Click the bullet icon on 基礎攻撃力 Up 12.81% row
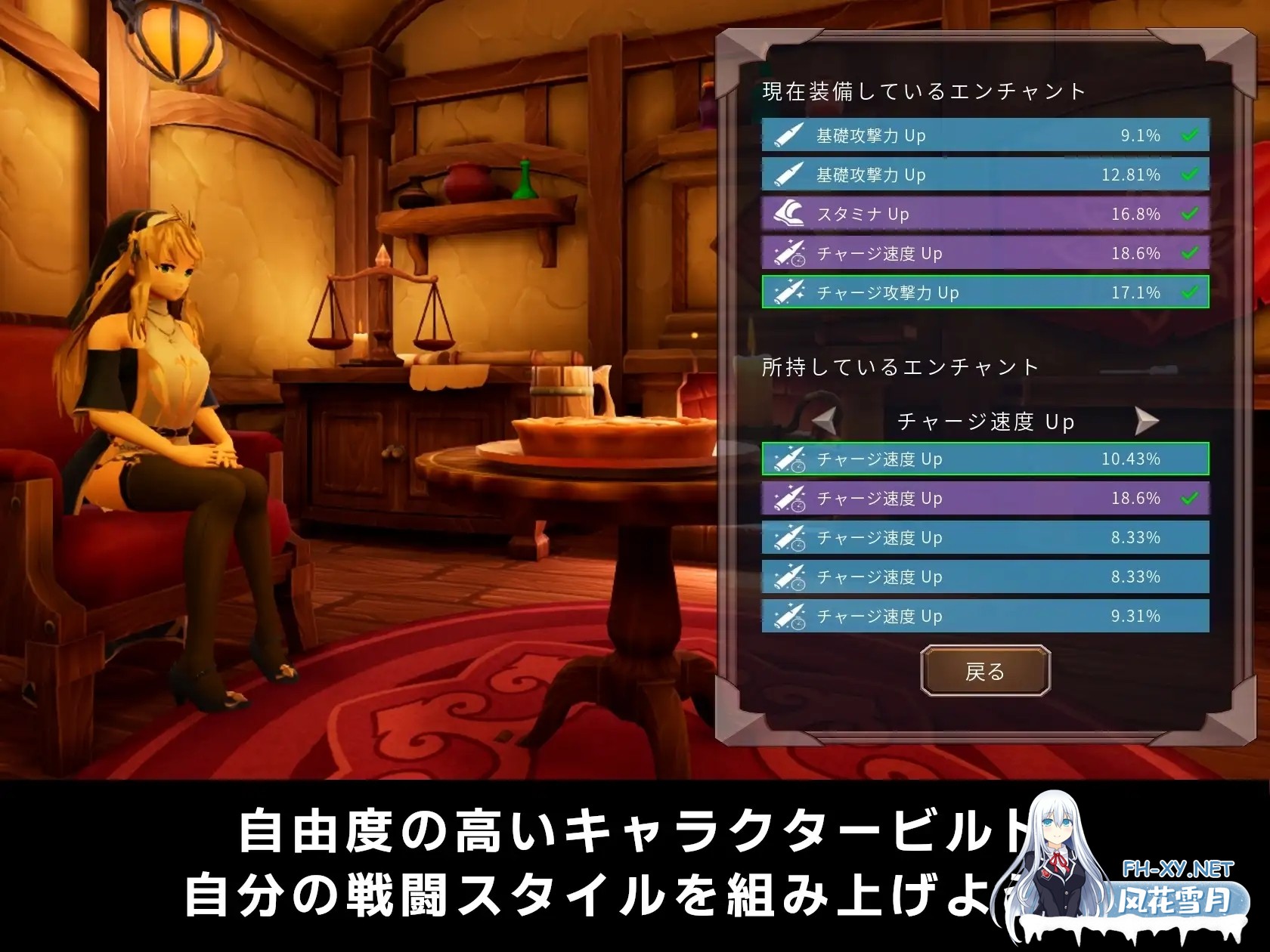 (x=790, y=175)
